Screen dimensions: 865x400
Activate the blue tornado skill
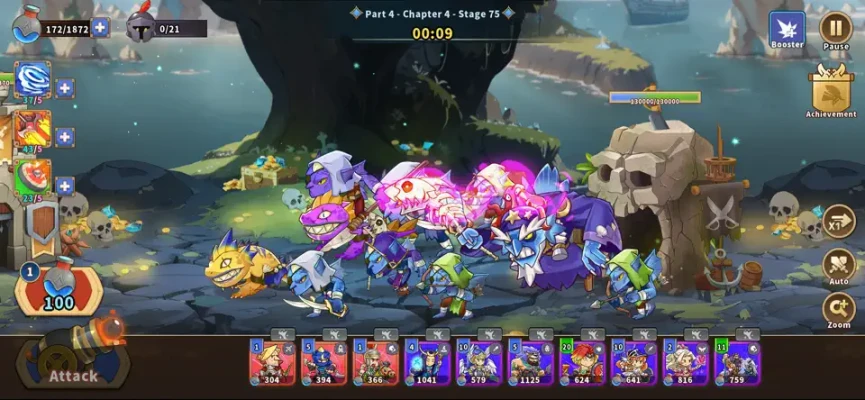coord(33,79)
